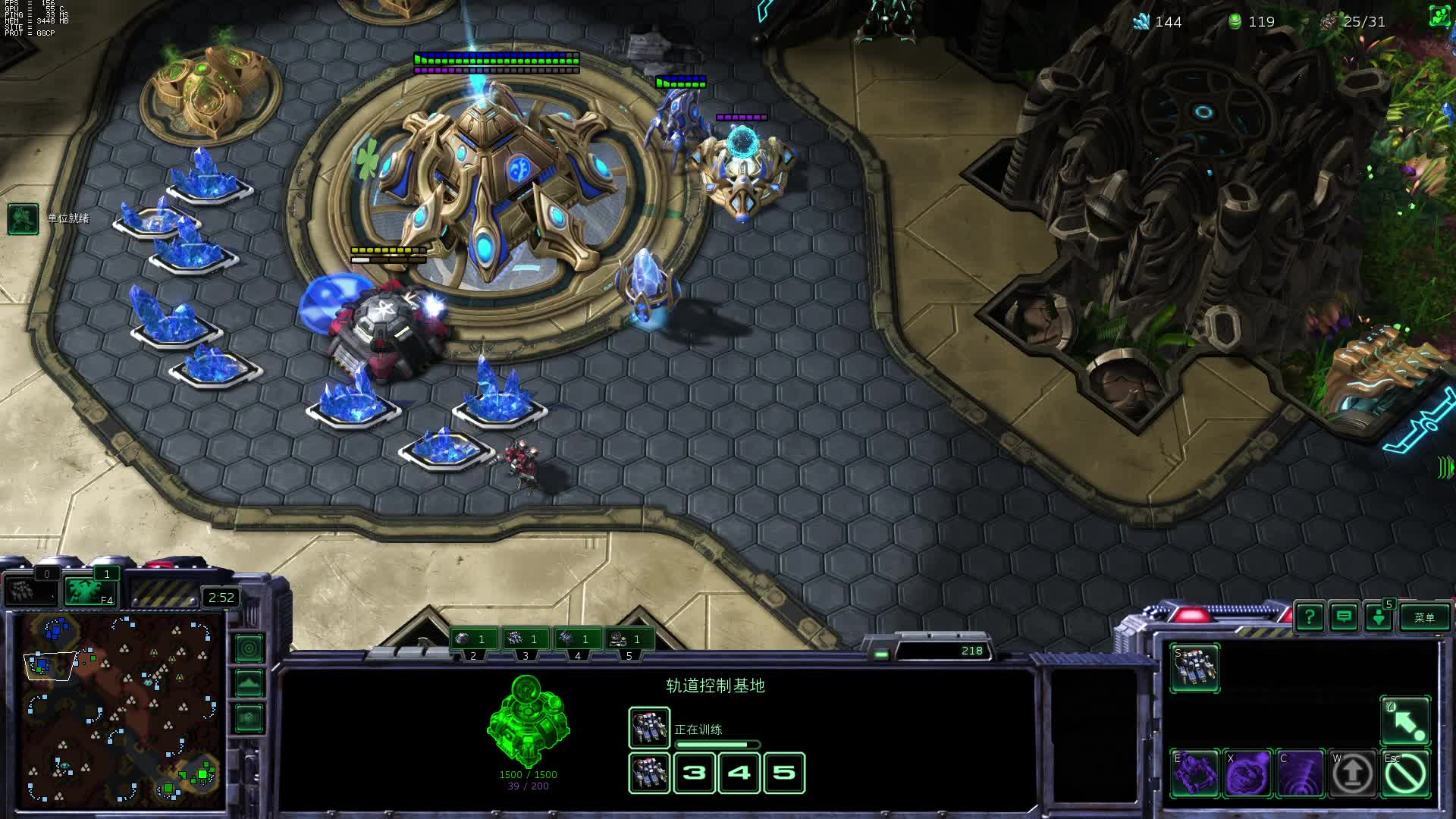
Task: Click the minimap ping target button
Action: point(249,648)
